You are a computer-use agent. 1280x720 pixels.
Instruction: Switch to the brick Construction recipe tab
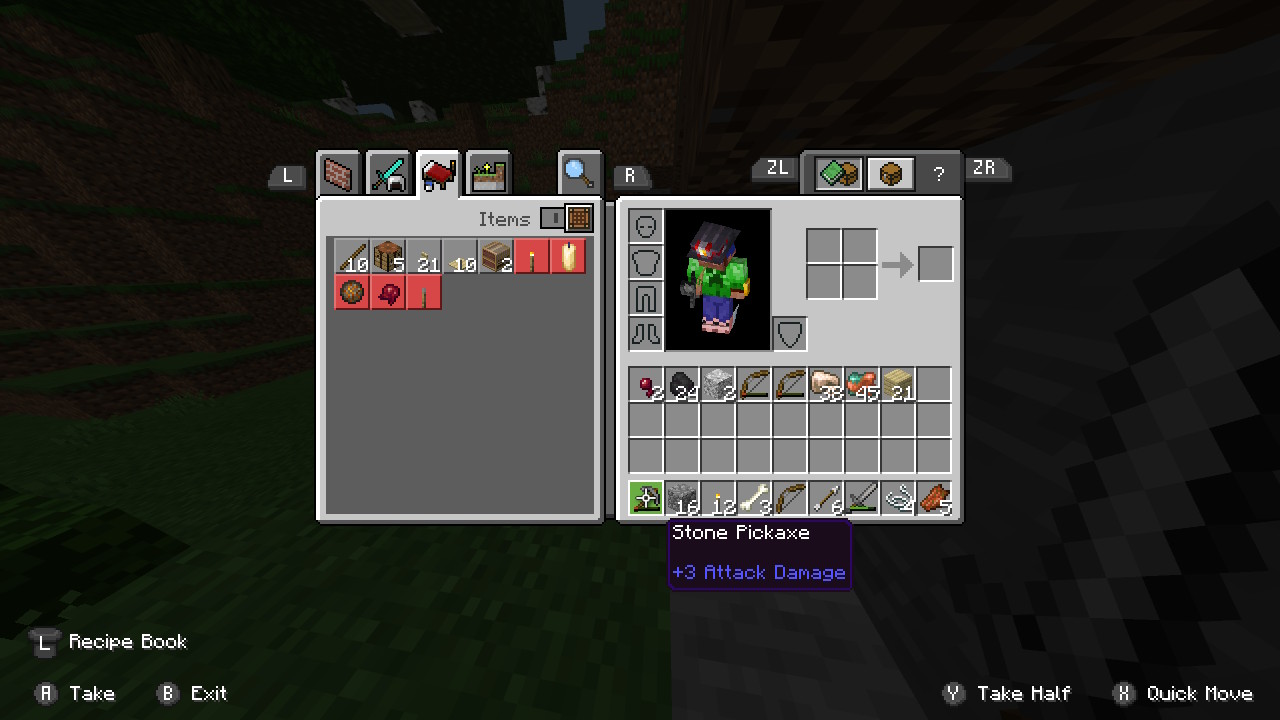339,175
